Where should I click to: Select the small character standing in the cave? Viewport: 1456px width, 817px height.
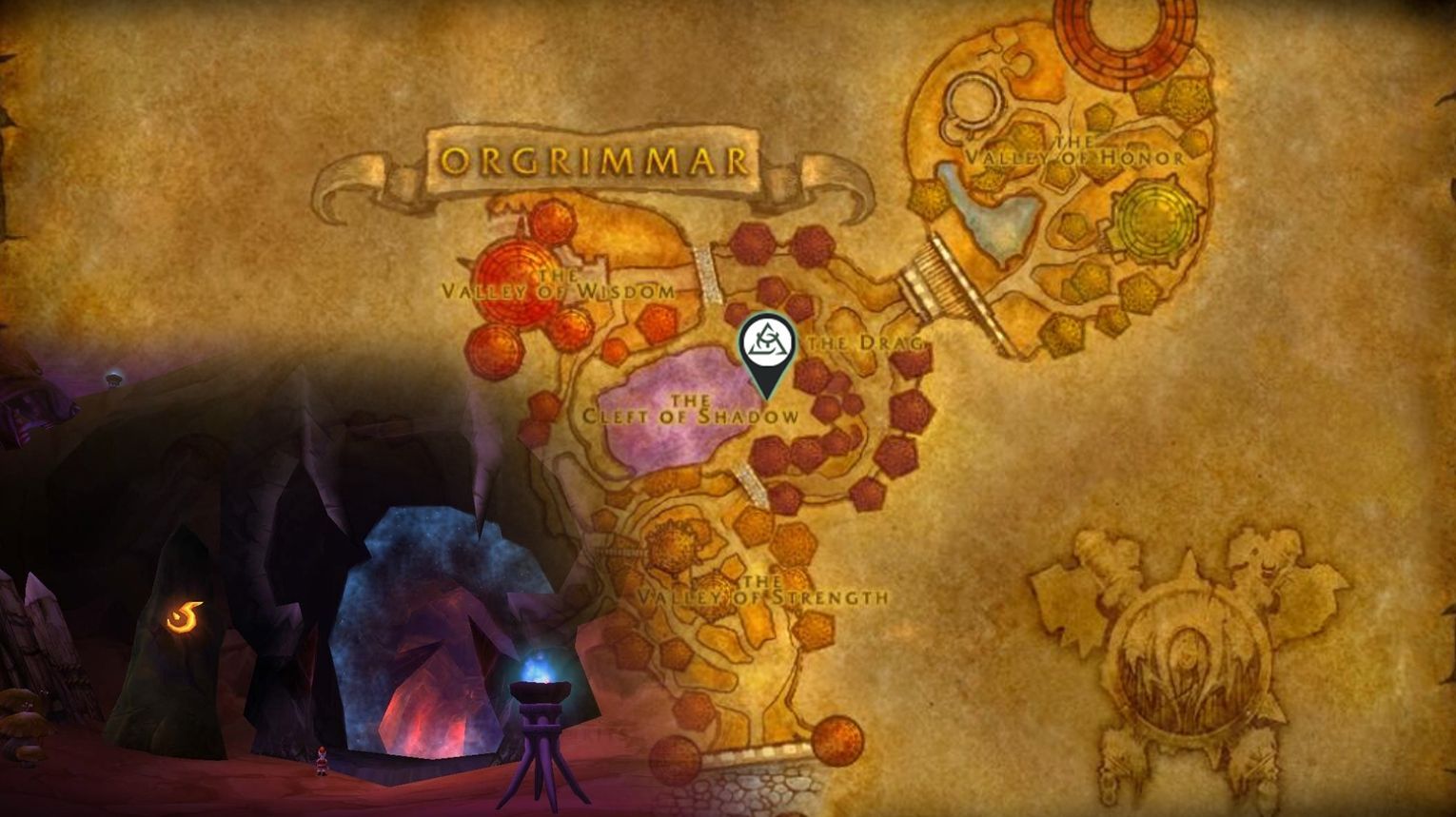click(322, 761)
